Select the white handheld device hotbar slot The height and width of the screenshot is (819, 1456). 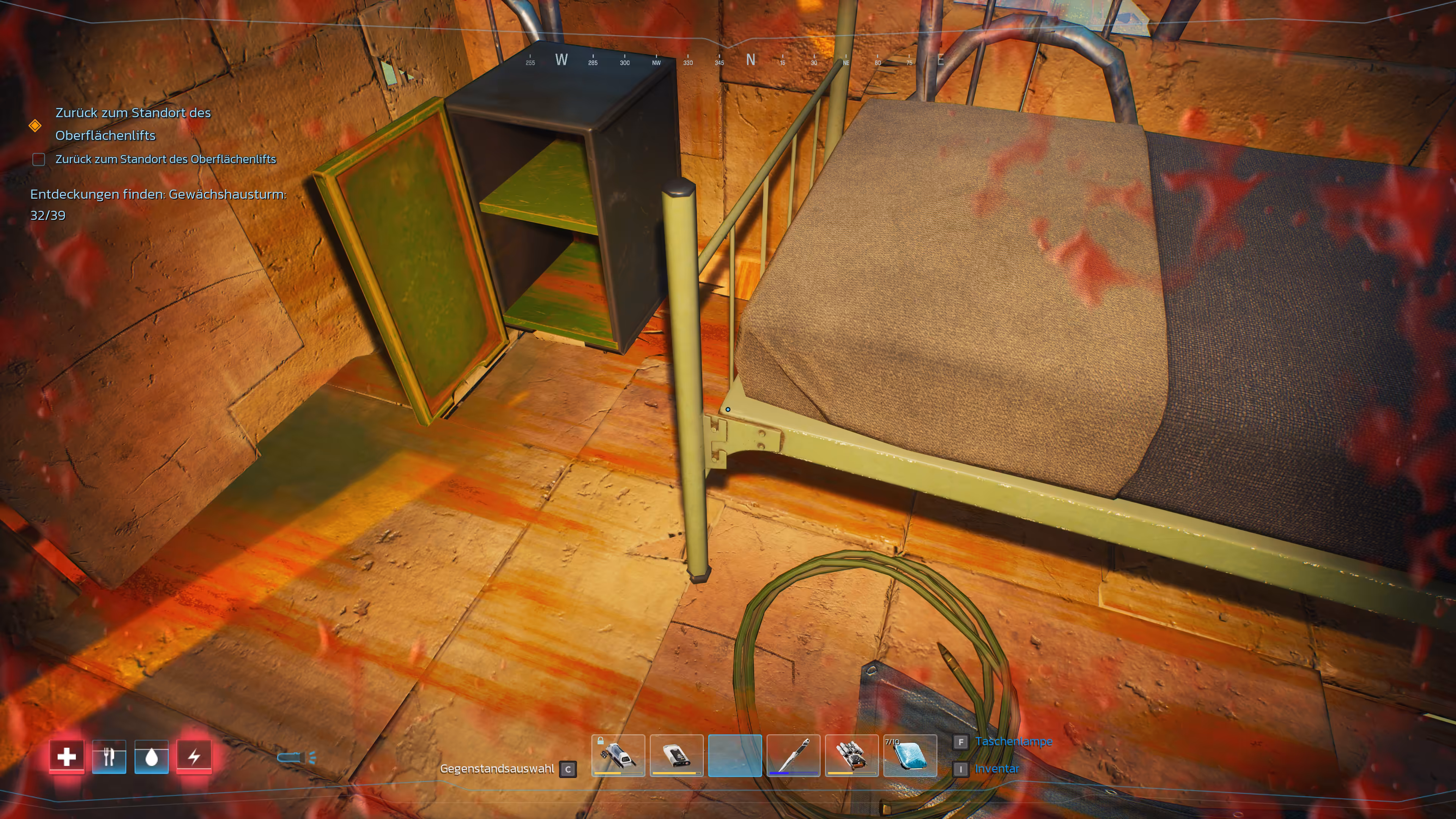click(676, 755)
